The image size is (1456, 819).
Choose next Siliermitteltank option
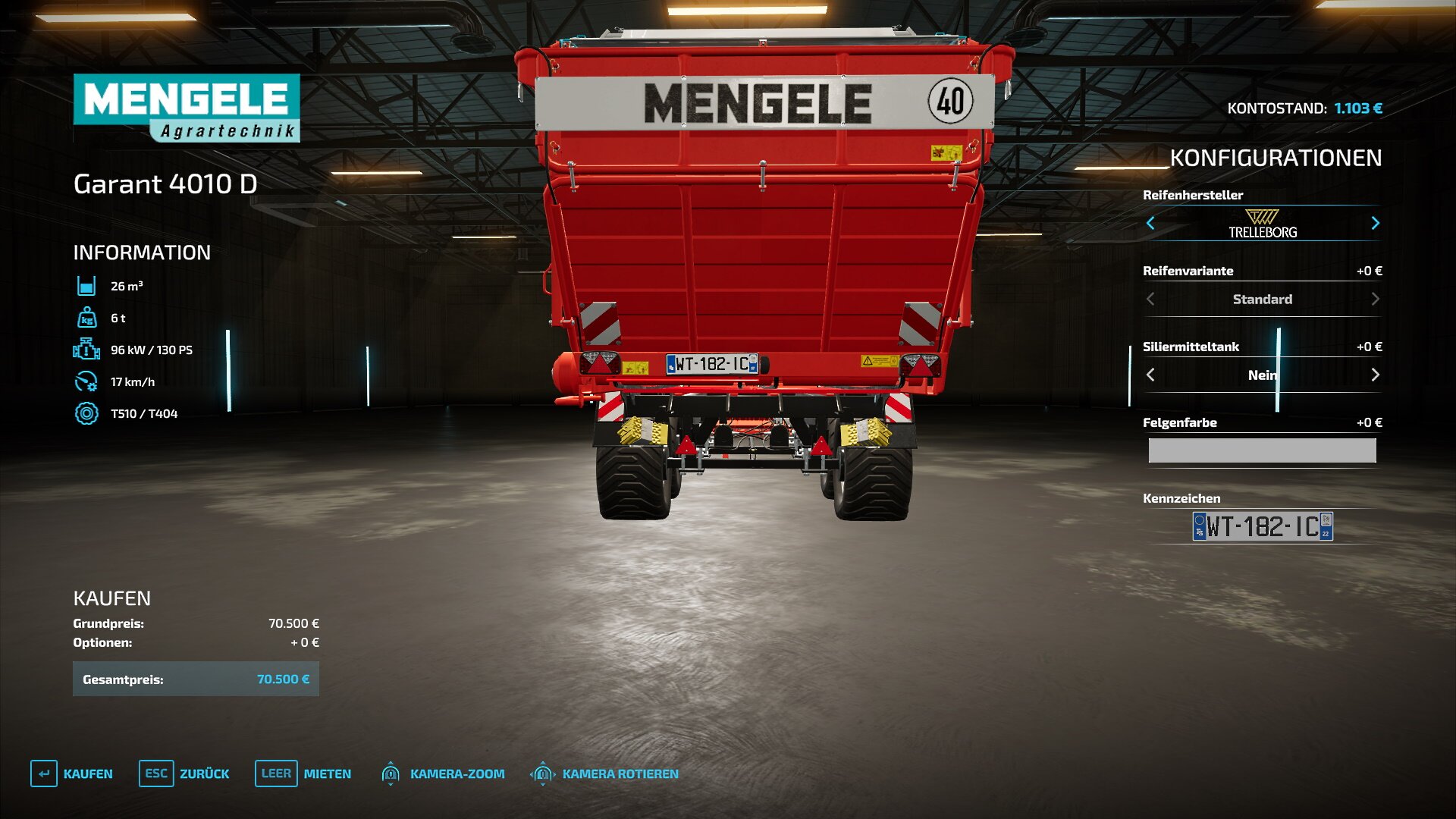[x=1375, y=375]
